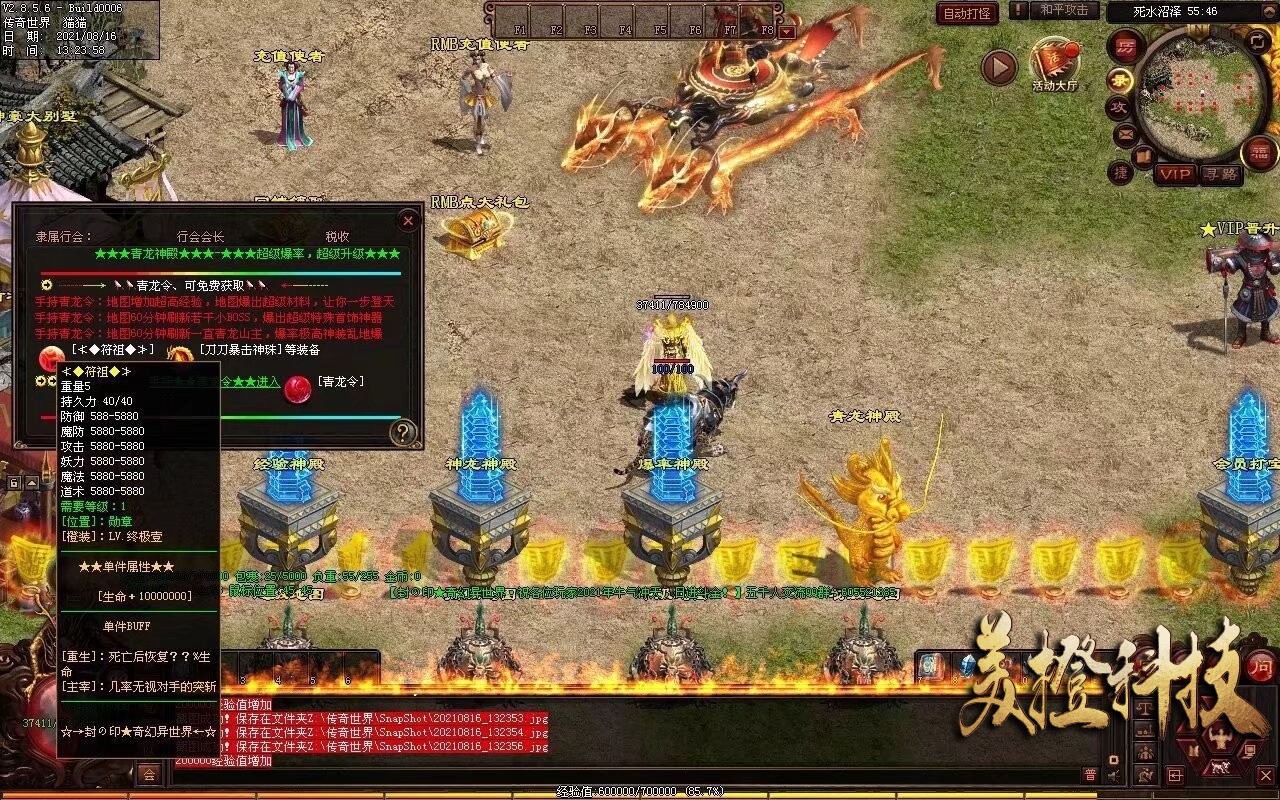Image resolution: width=1280 pixels, height=800 pixels.
Task: Open the spinning 活动大厅 activity hall icon
Action: pyautogui.click(x=1053, y=60)
